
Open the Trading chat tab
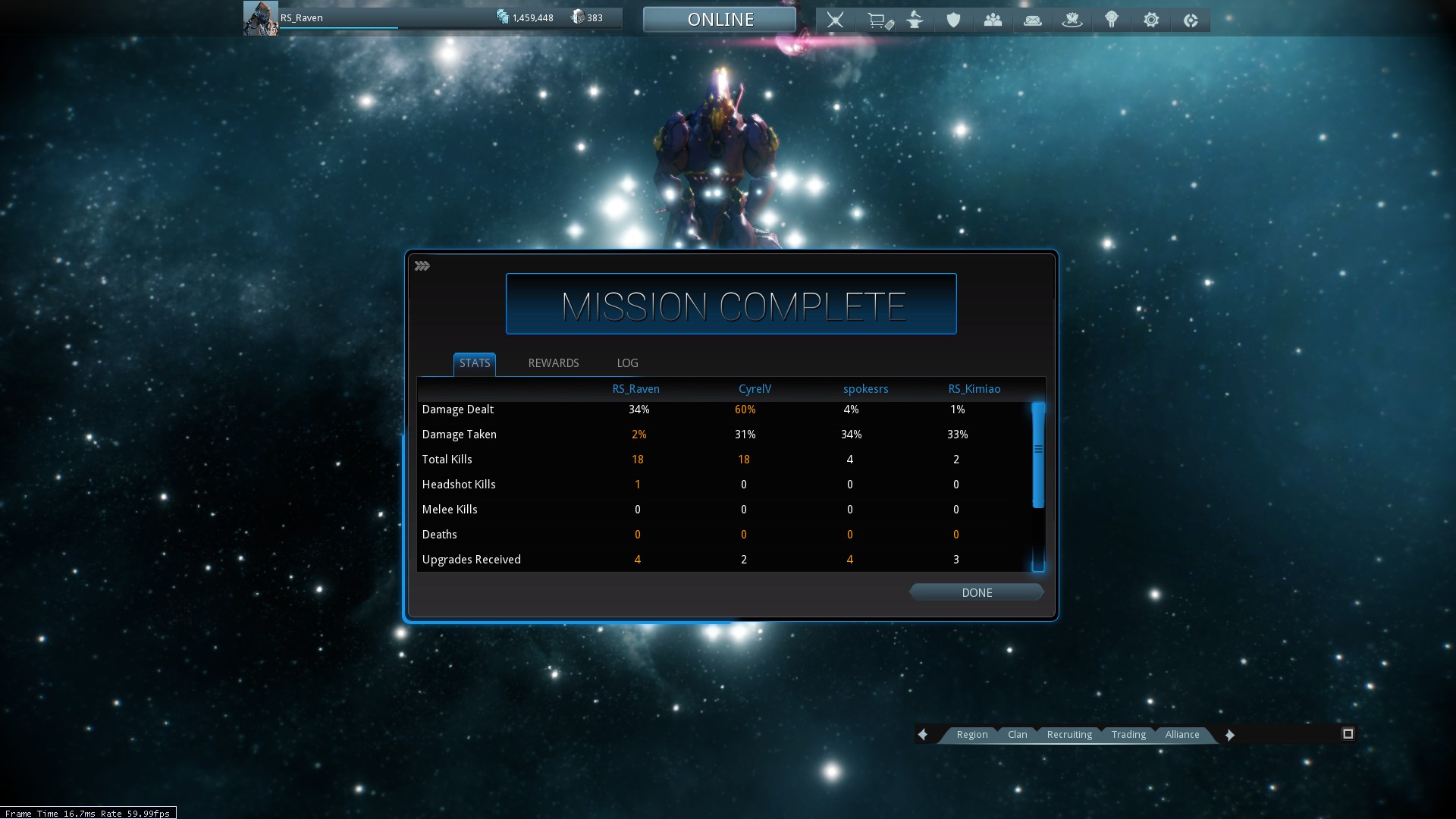point(1128,734)
